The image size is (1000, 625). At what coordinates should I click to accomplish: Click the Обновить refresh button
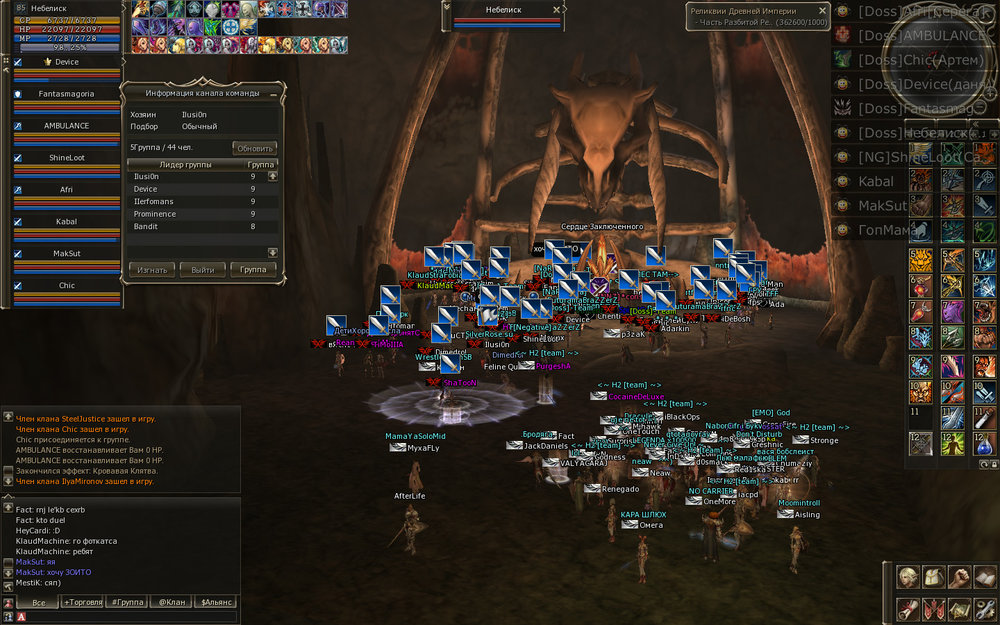(254, 148)
